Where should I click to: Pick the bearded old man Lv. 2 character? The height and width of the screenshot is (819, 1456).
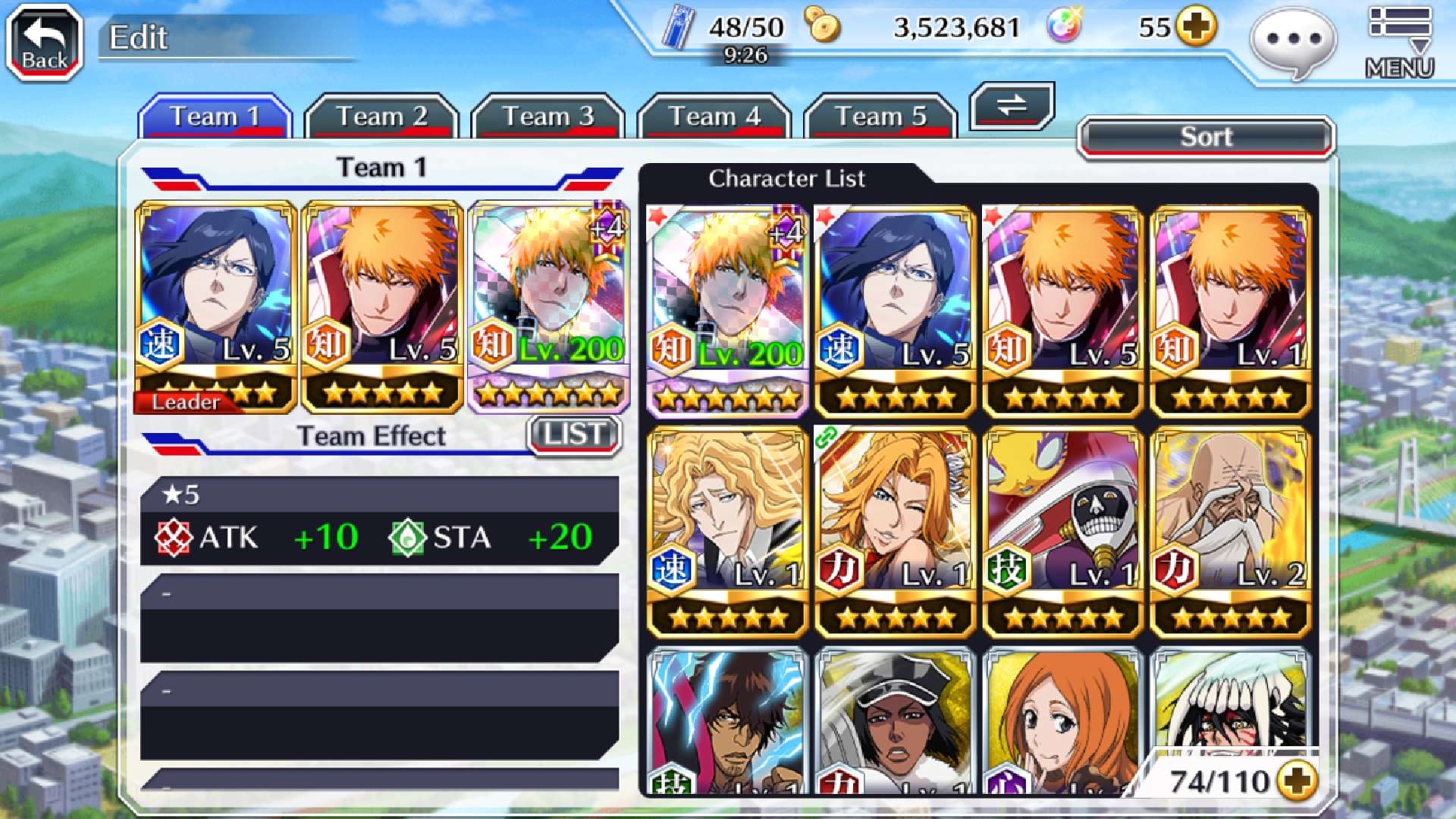1230,532
